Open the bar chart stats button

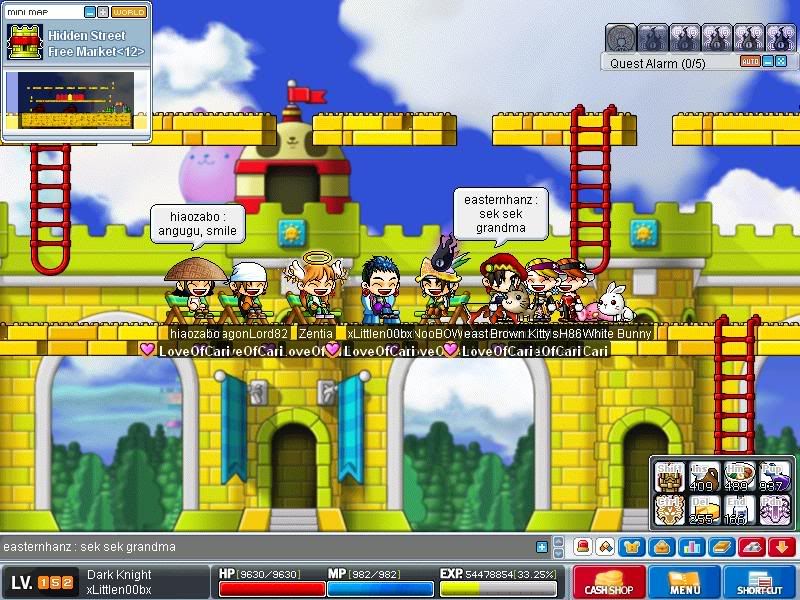pos(694,547)
